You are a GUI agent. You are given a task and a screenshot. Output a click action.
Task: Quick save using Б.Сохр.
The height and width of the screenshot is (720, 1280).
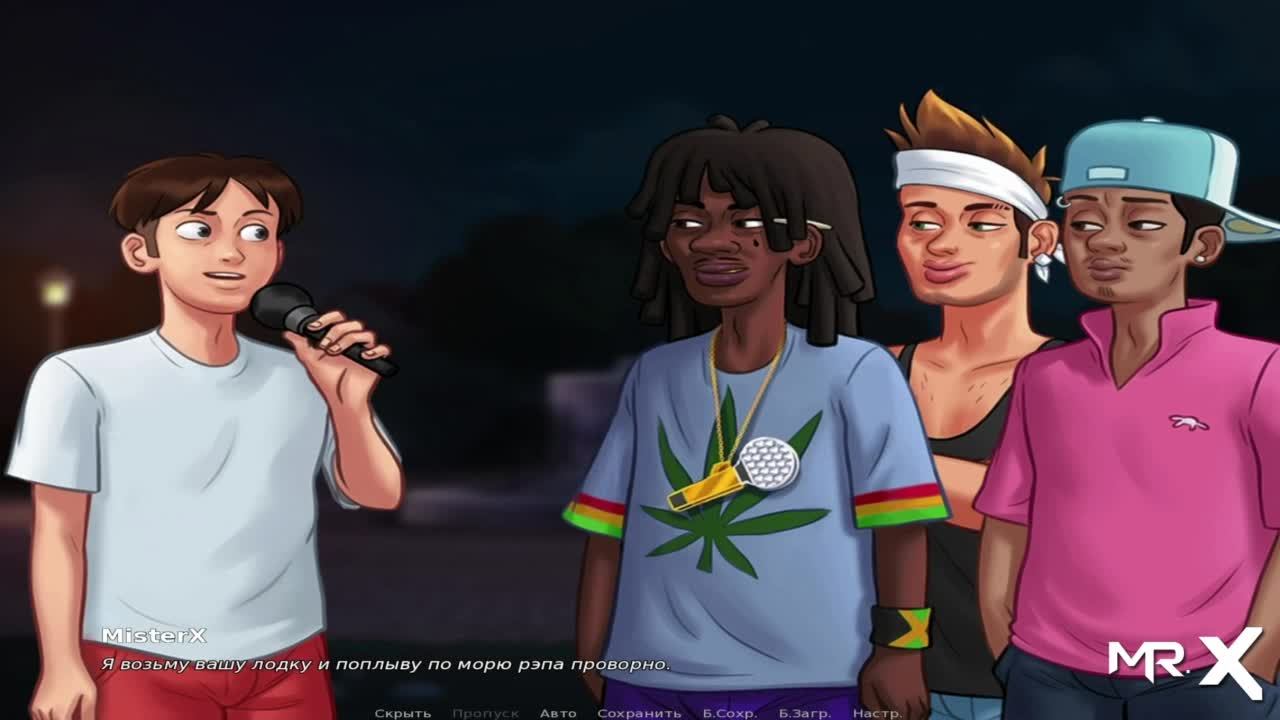pyautogui.click(x=729, y=713)
